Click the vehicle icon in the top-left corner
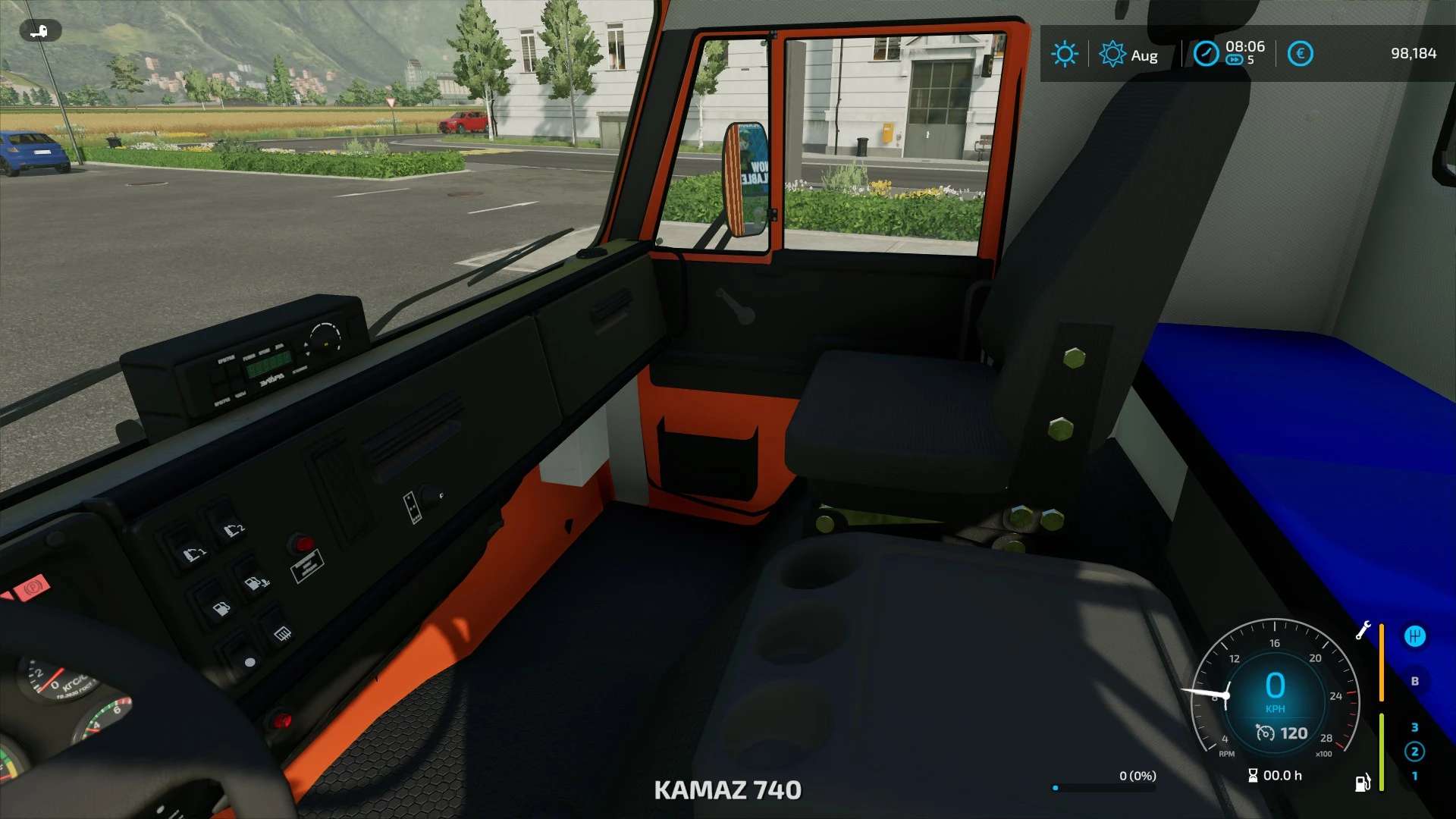This screenshot has width=1456, height=819. coord(39,31)
